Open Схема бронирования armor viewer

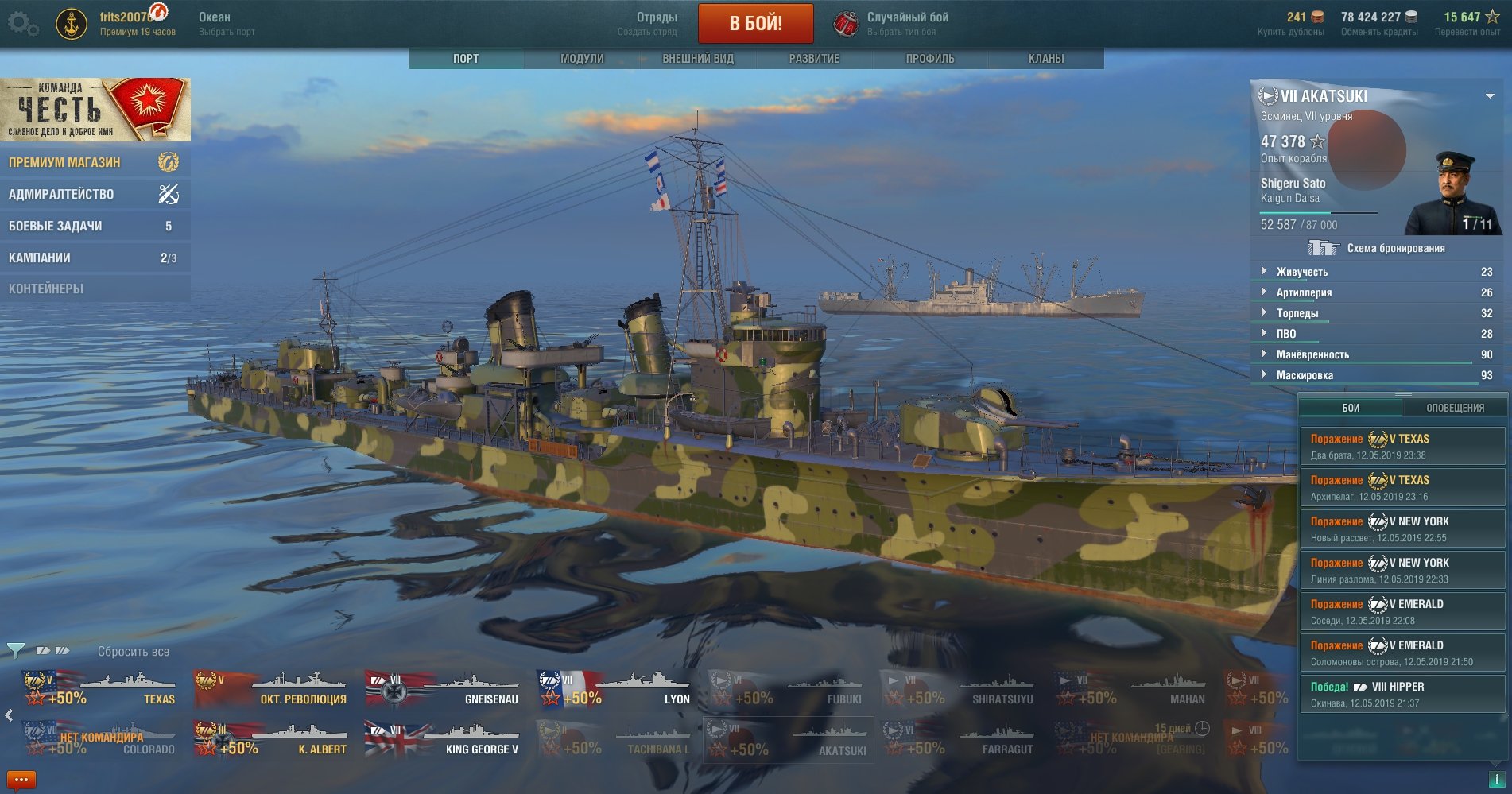[1395, 248]
